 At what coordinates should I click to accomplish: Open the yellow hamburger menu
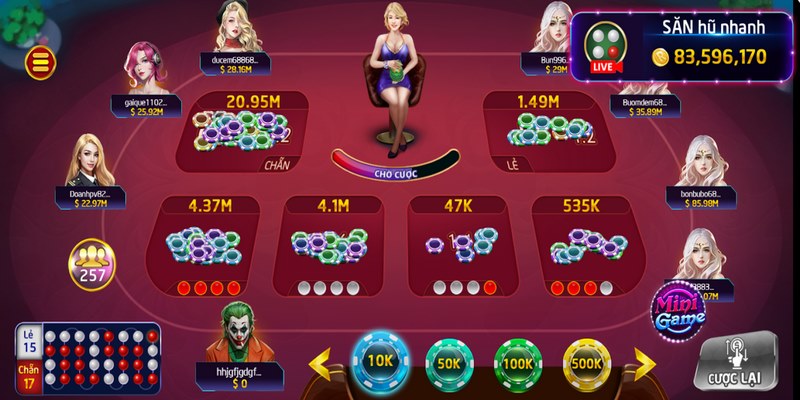pyautogui.click(x=42, y=63)
